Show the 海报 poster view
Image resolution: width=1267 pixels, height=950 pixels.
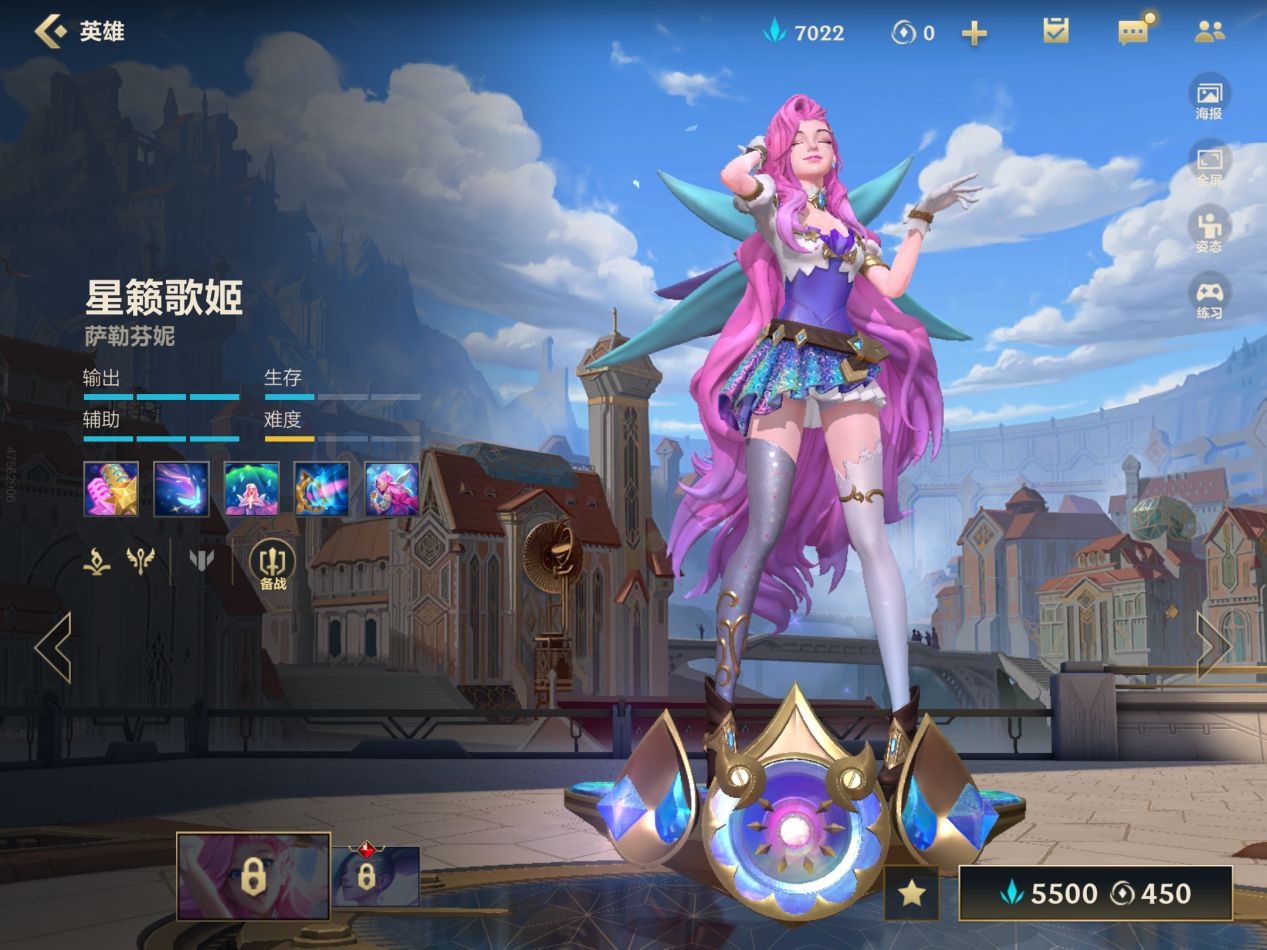pyautogui.click(x=1209, y=97)
